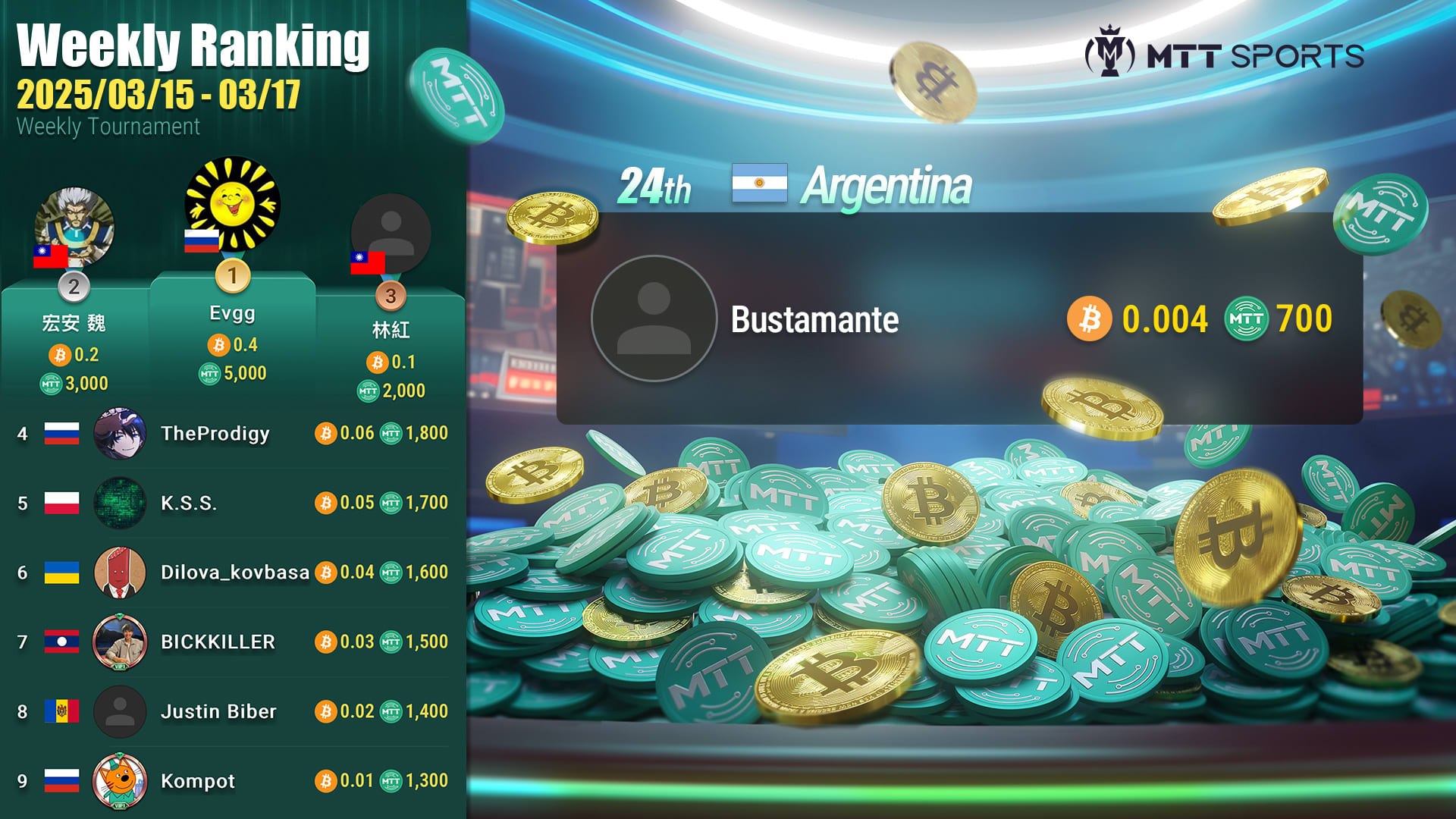Click the Moldova flag next to Justin Biber
Viewport: 1456px width, 819px height.
63,711
